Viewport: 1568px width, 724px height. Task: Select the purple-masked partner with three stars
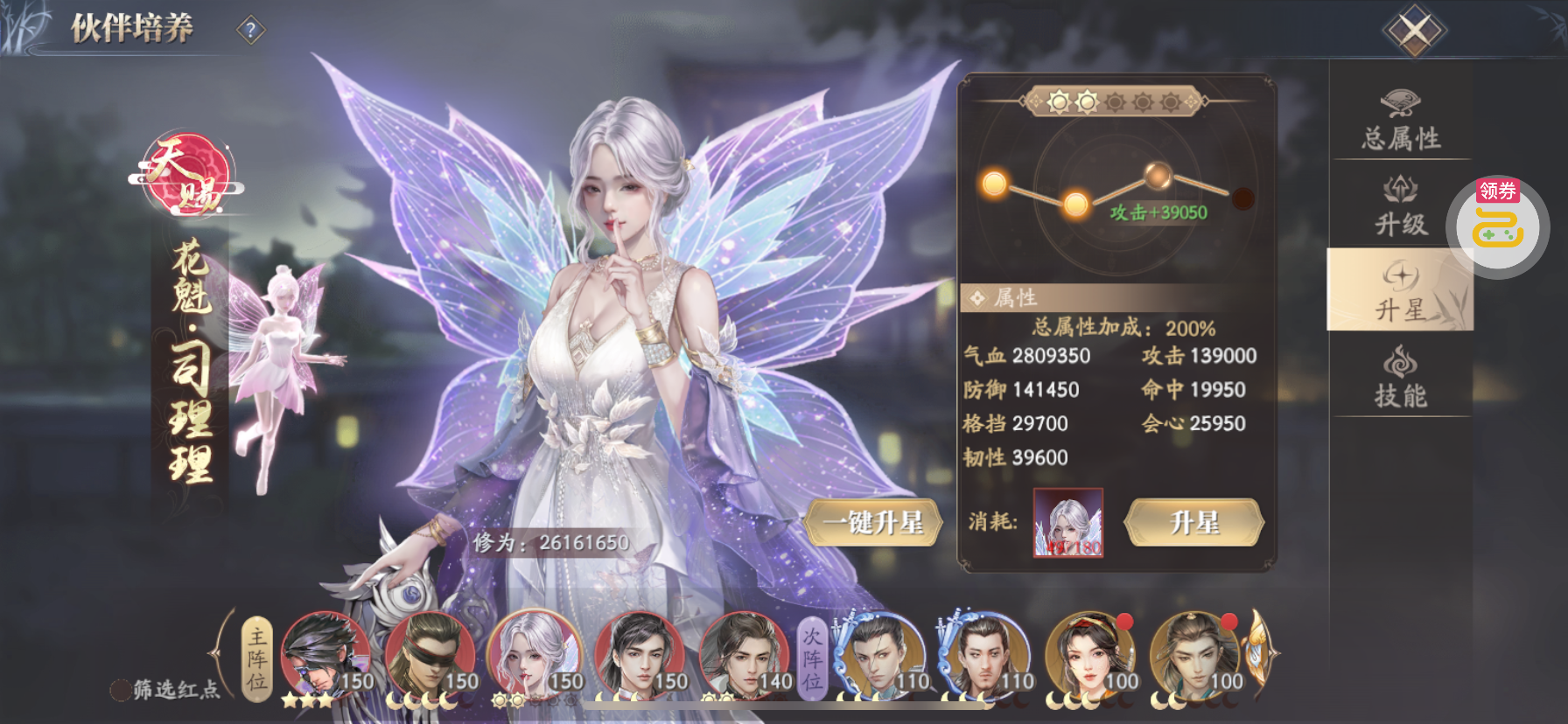click(x=324, y=656)
